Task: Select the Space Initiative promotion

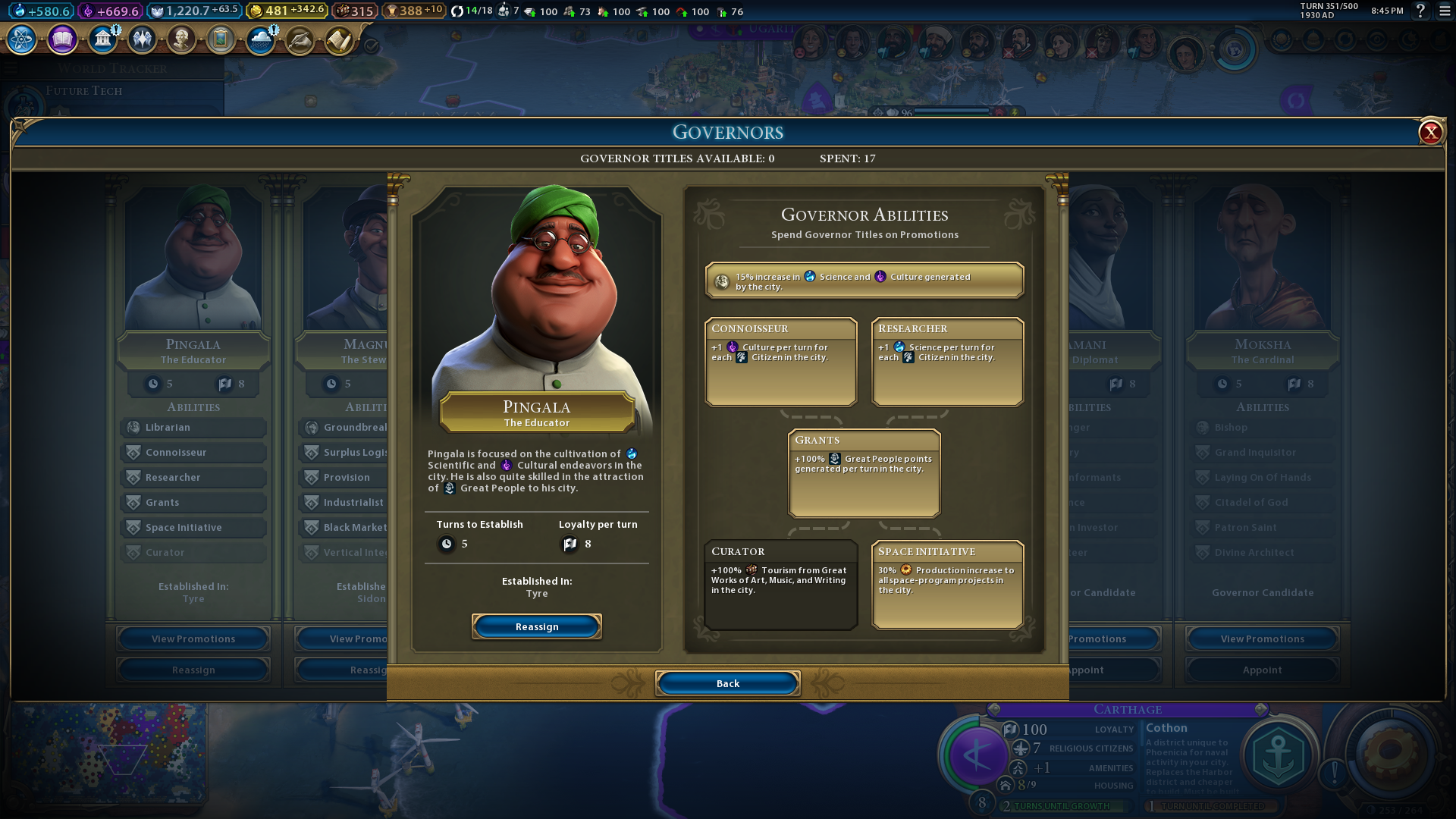Action: (x=947, y=584)
